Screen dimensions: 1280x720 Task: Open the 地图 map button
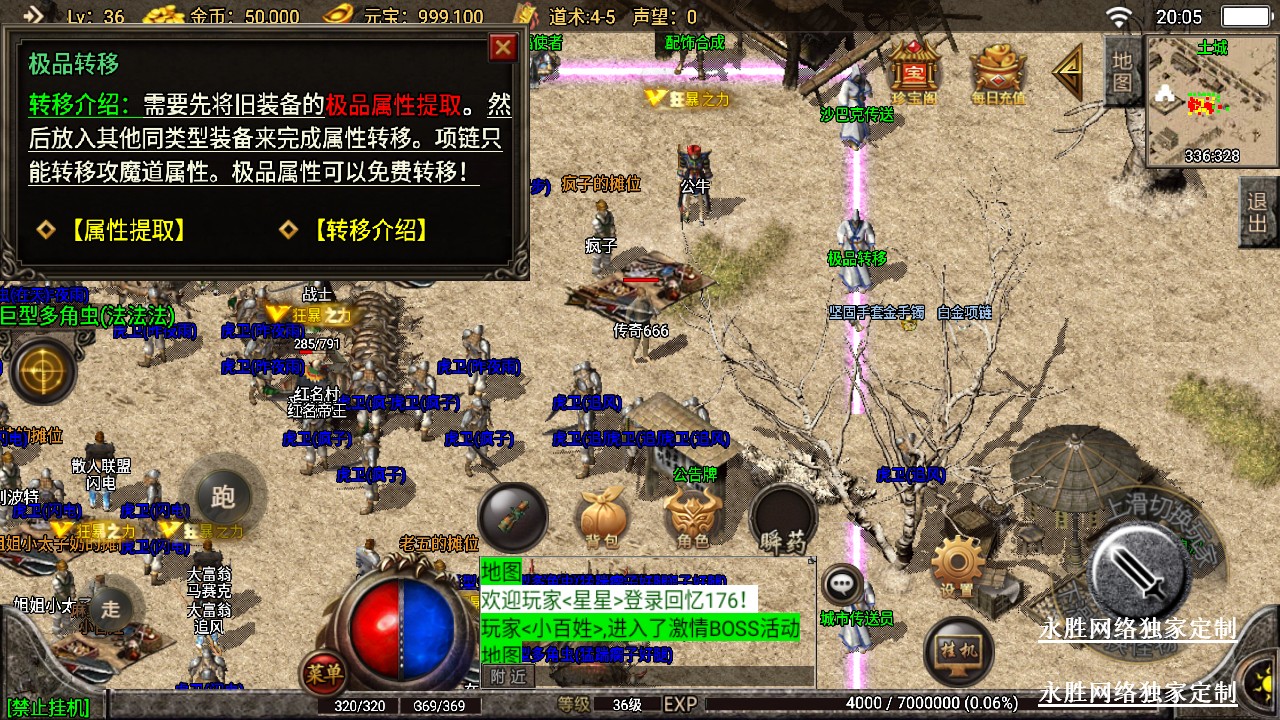coord(1123,70)
